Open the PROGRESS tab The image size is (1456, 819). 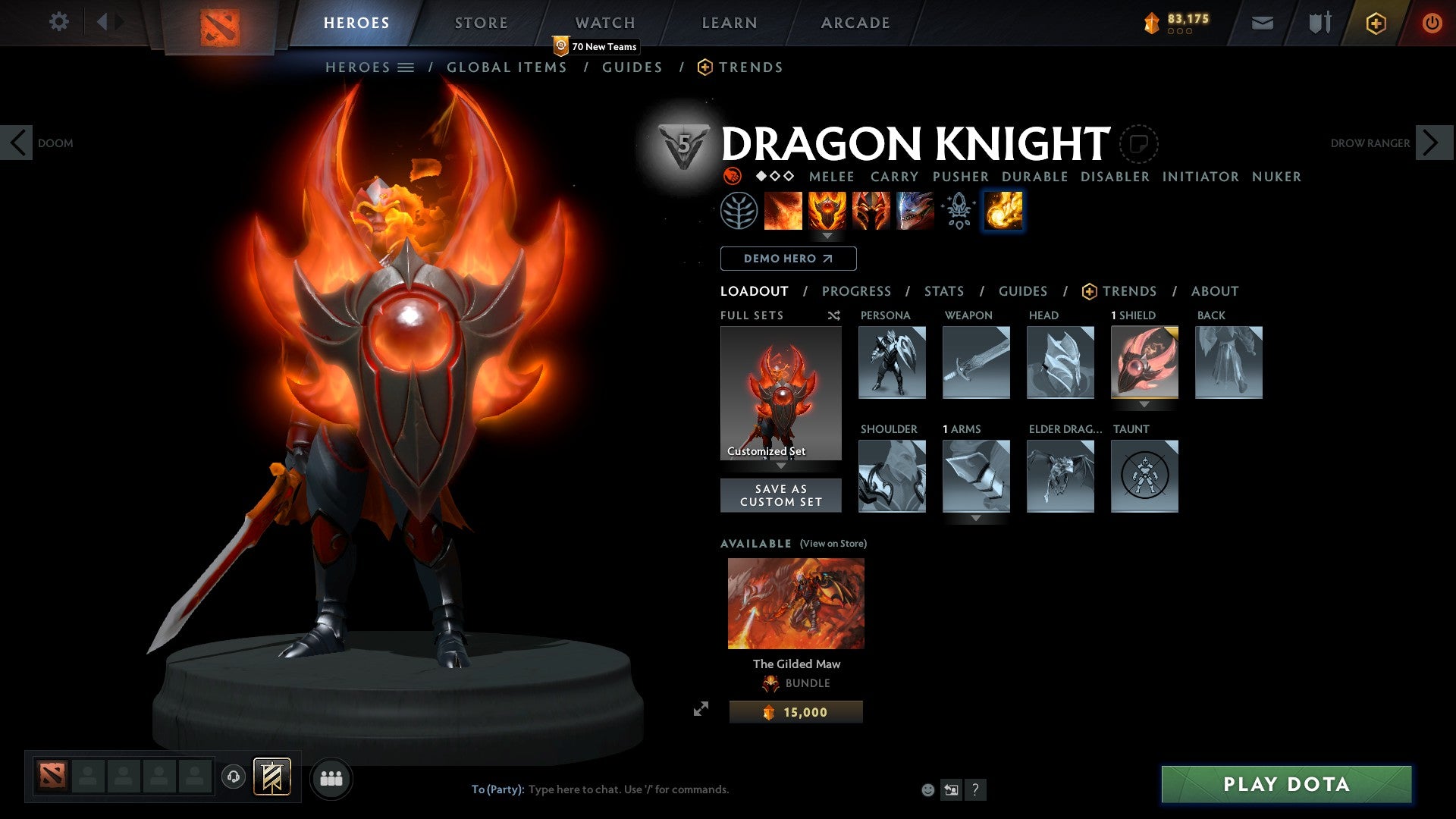[857, 291]
